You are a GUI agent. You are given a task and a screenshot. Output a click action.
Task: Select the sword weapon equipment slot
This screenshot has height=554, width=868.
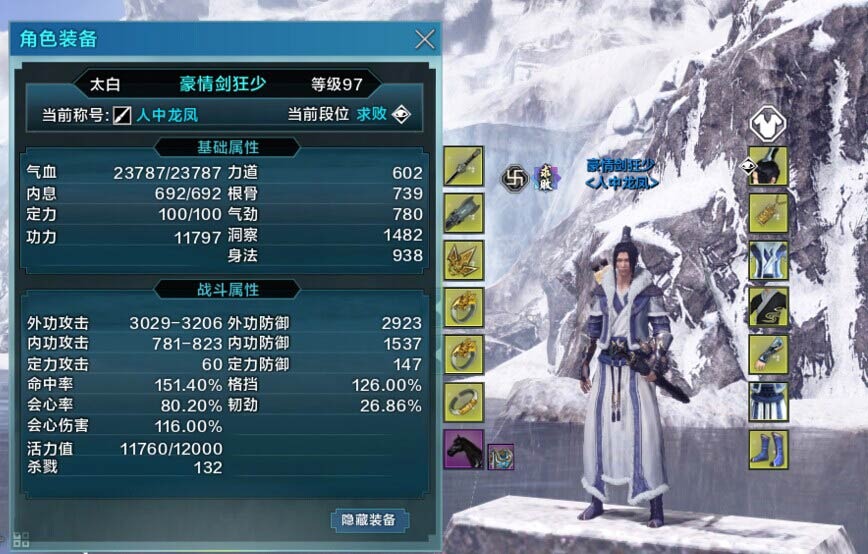[464, 166]
